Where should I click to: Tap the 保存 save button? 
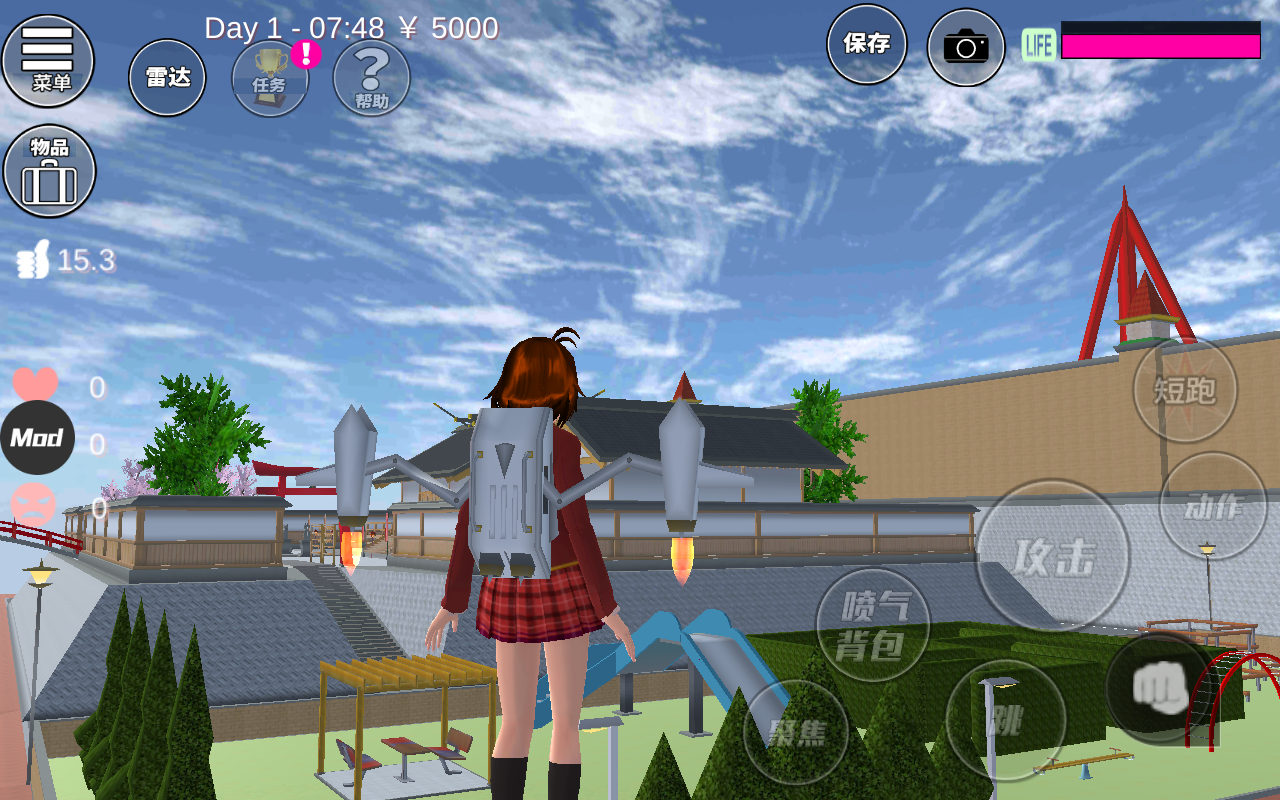click(866, 44)
